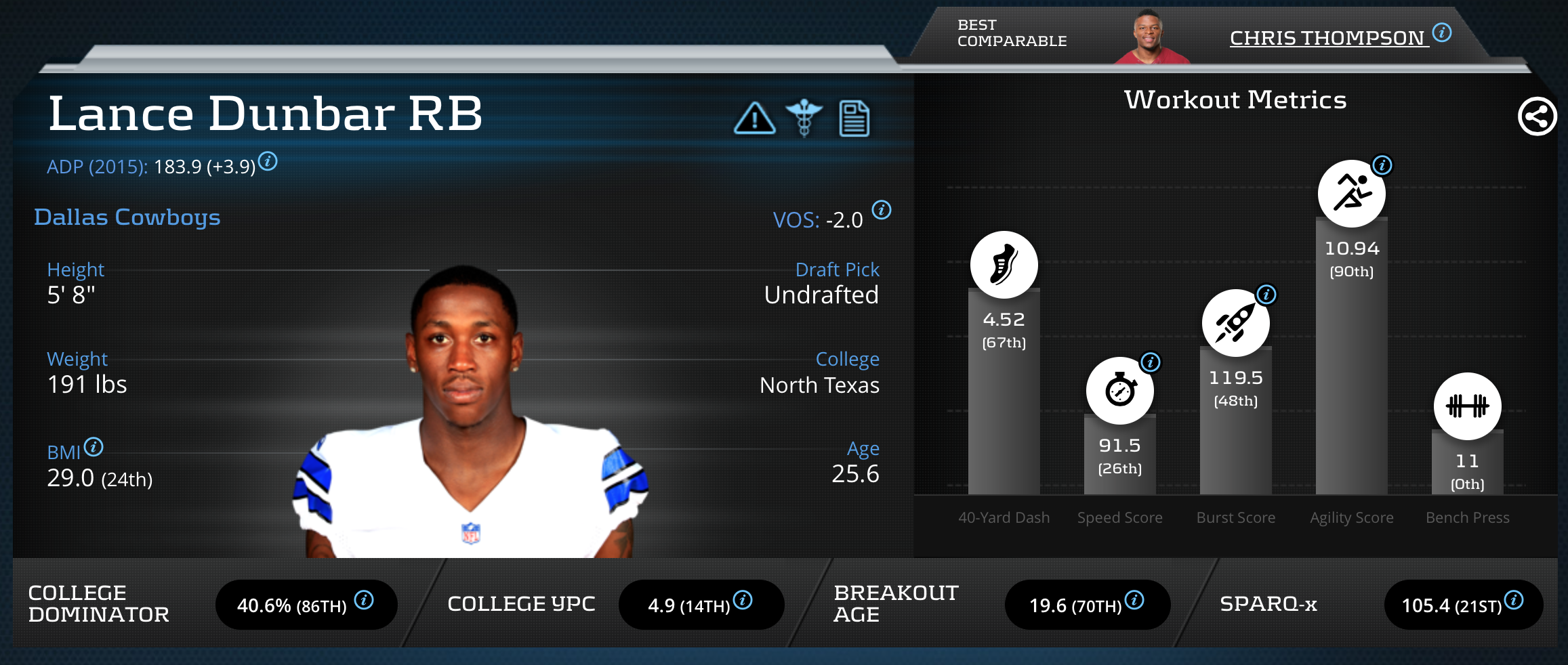The height and width of the screenshot is (665, 1568).
Task: Click the share icon button
Action: point(1537,116)
